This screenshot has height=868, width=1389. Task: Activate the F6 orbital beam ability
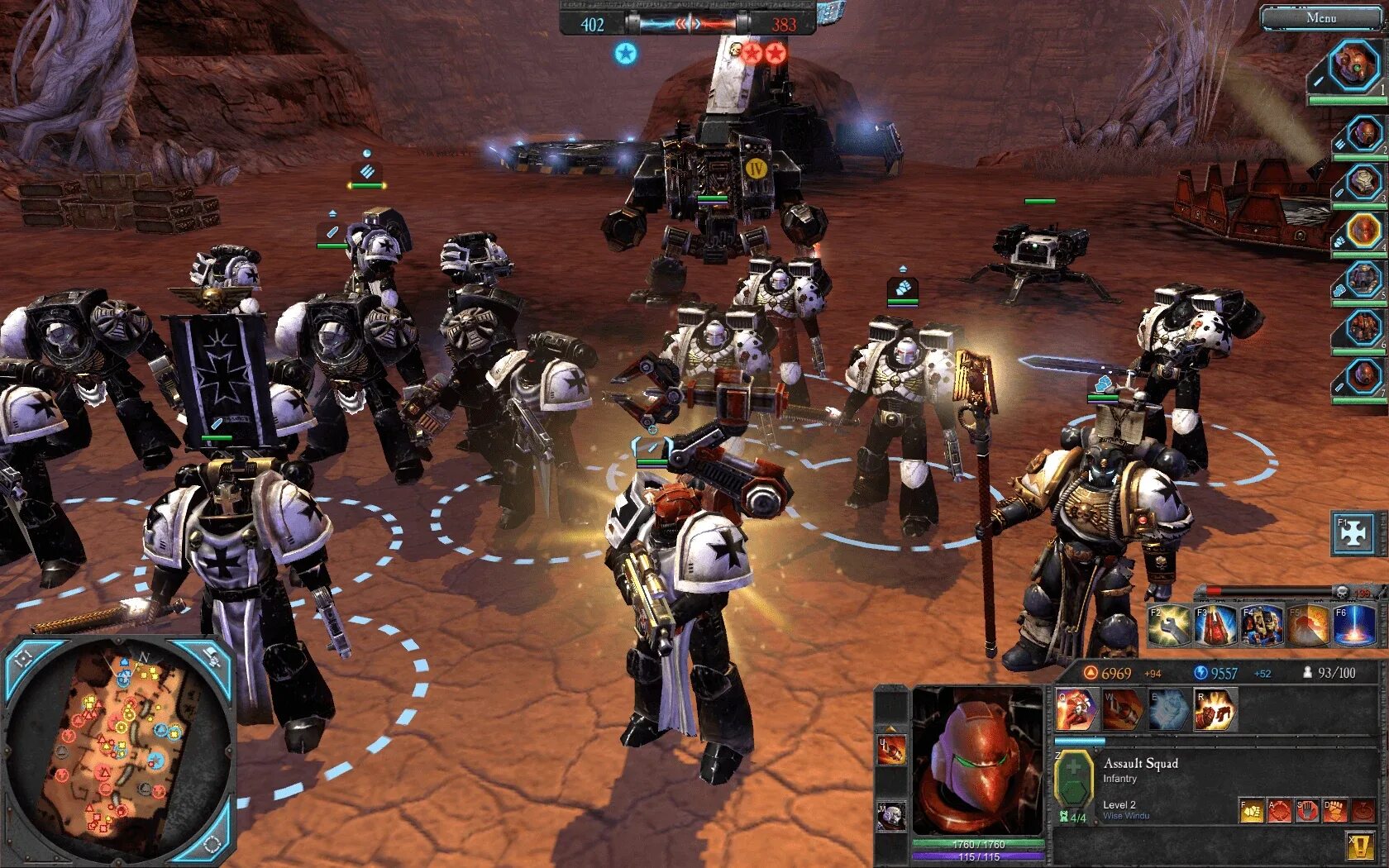pyautogui.click(x=1353, y=626)
